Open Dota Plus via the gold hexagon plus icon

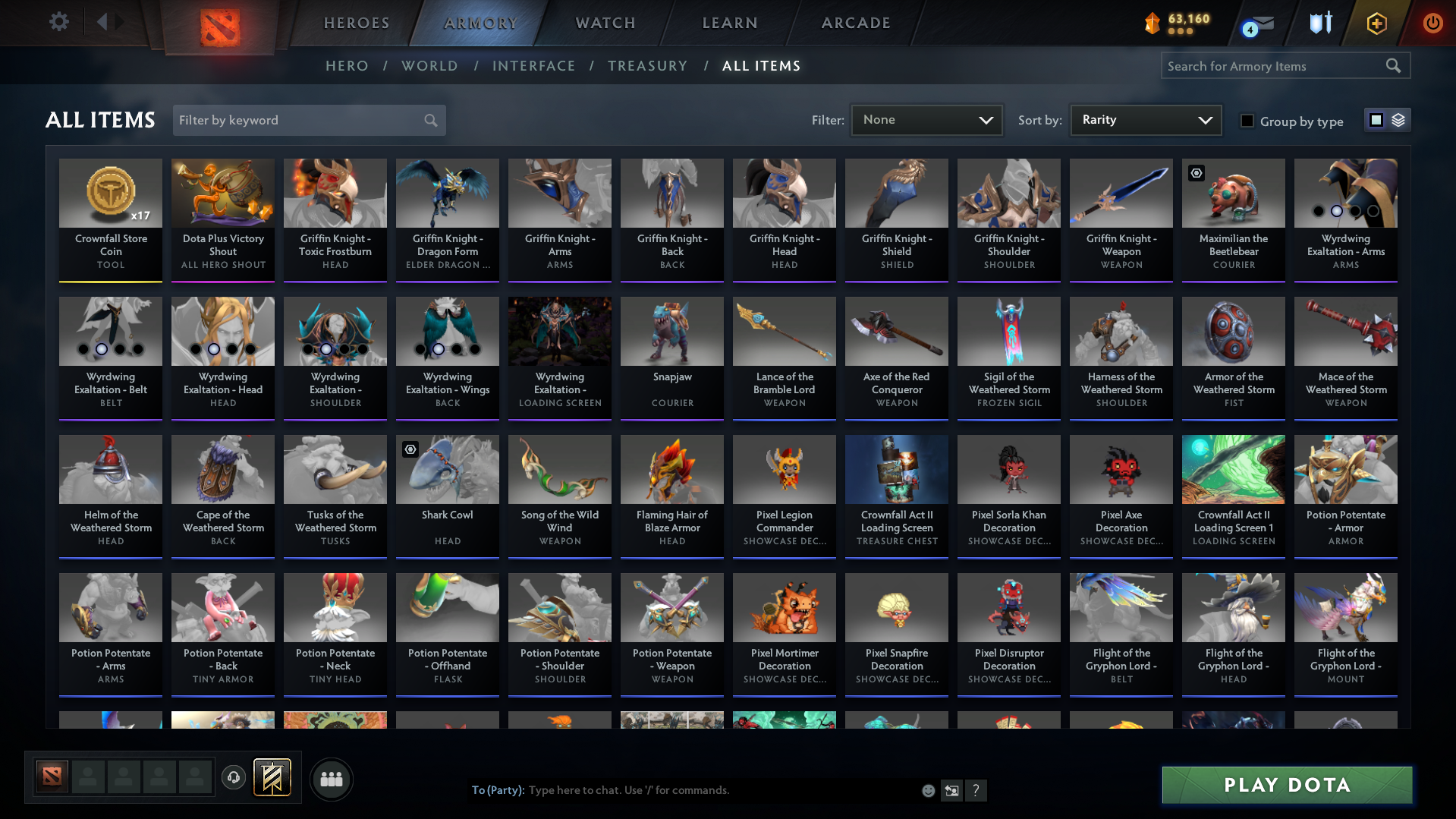coord(1376,24)
